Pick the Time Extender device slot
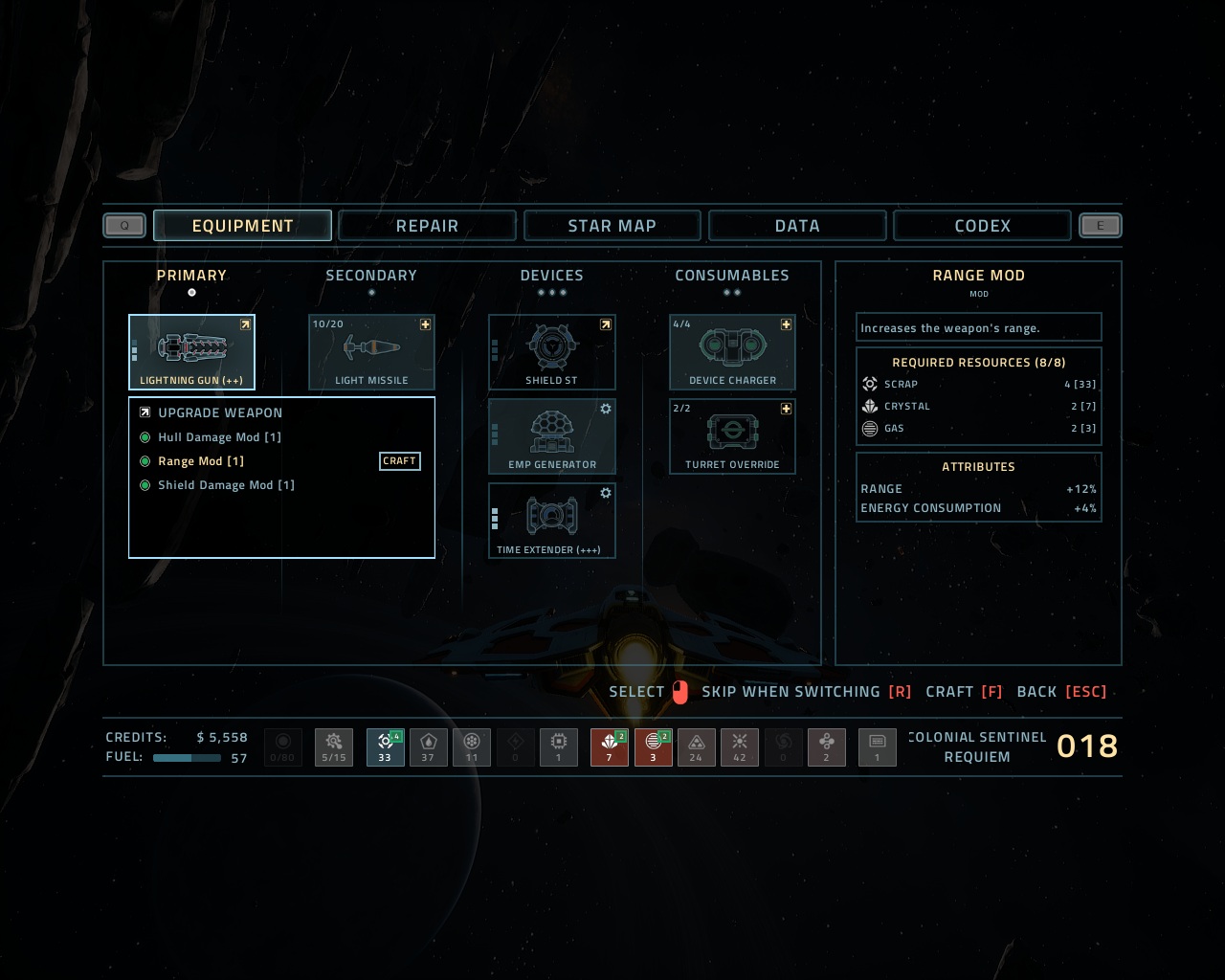This screenshot has height=980, width=1225. pyautogui.click(x=551, y=520)
